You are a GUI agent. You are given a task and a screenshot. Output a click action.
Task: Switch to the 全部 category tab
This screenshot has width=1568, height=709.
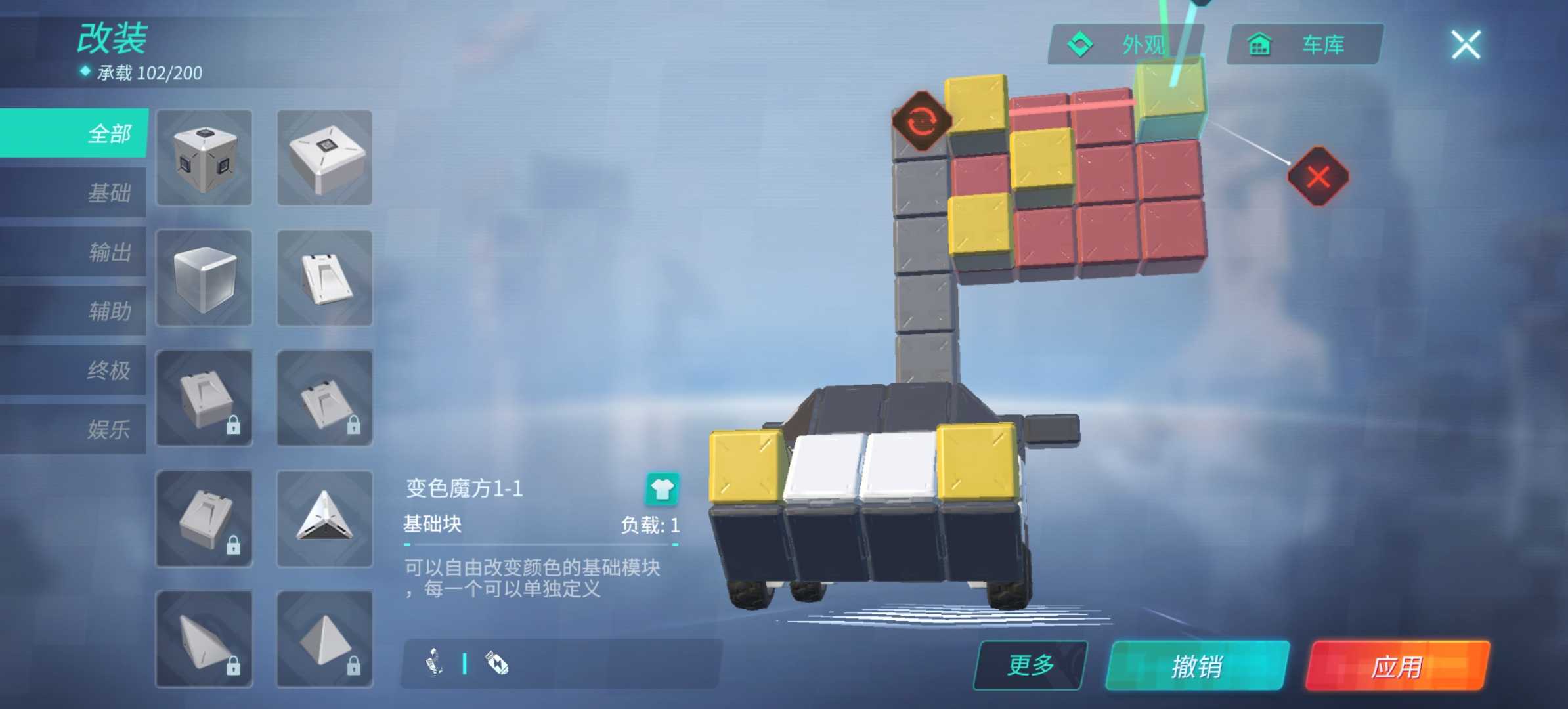[76, 133]
